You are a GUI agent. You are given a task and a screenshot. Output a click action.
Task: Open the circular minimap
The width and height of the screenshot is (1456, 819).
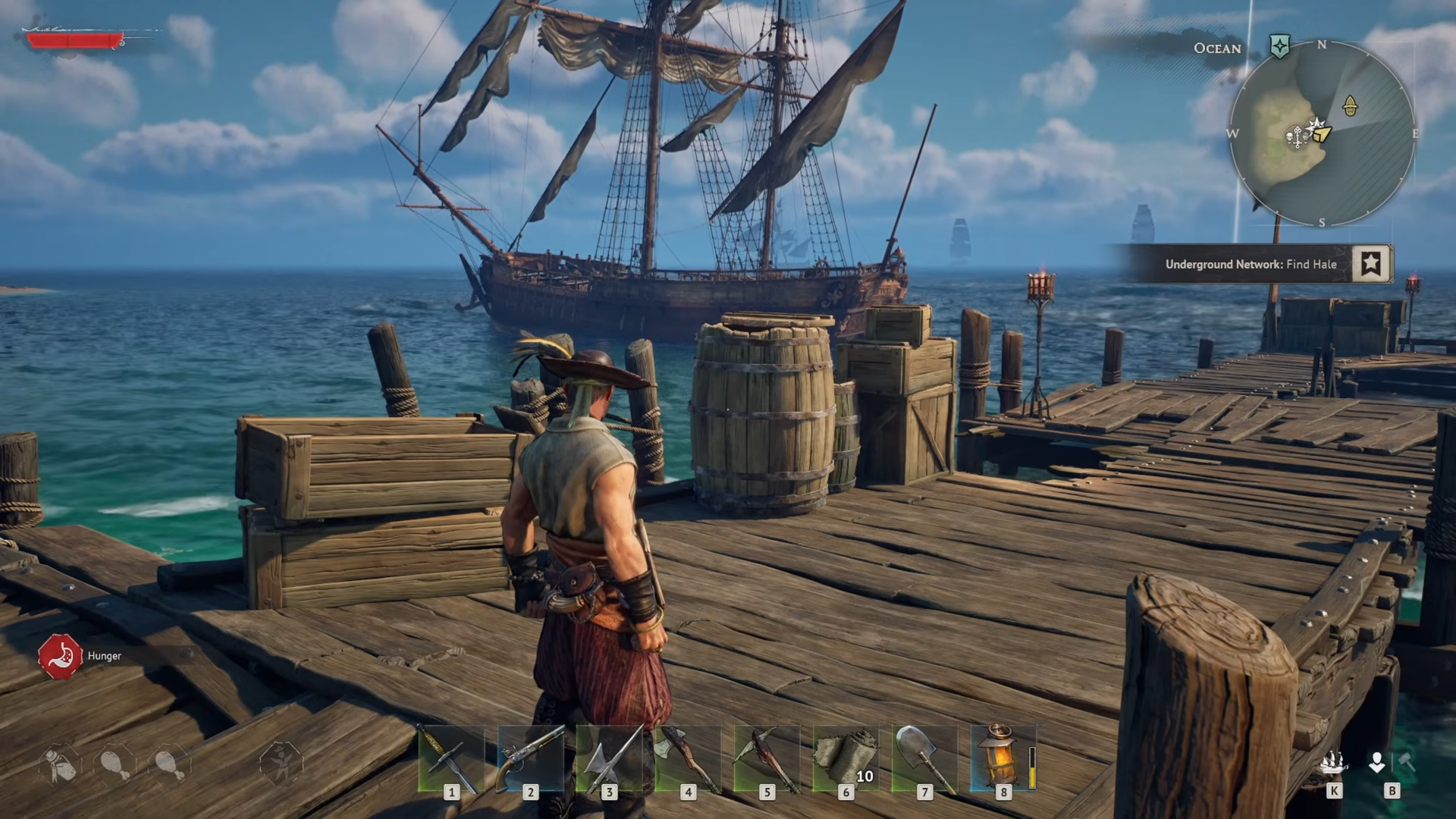pyautogui.click(x=1322, y=133)
